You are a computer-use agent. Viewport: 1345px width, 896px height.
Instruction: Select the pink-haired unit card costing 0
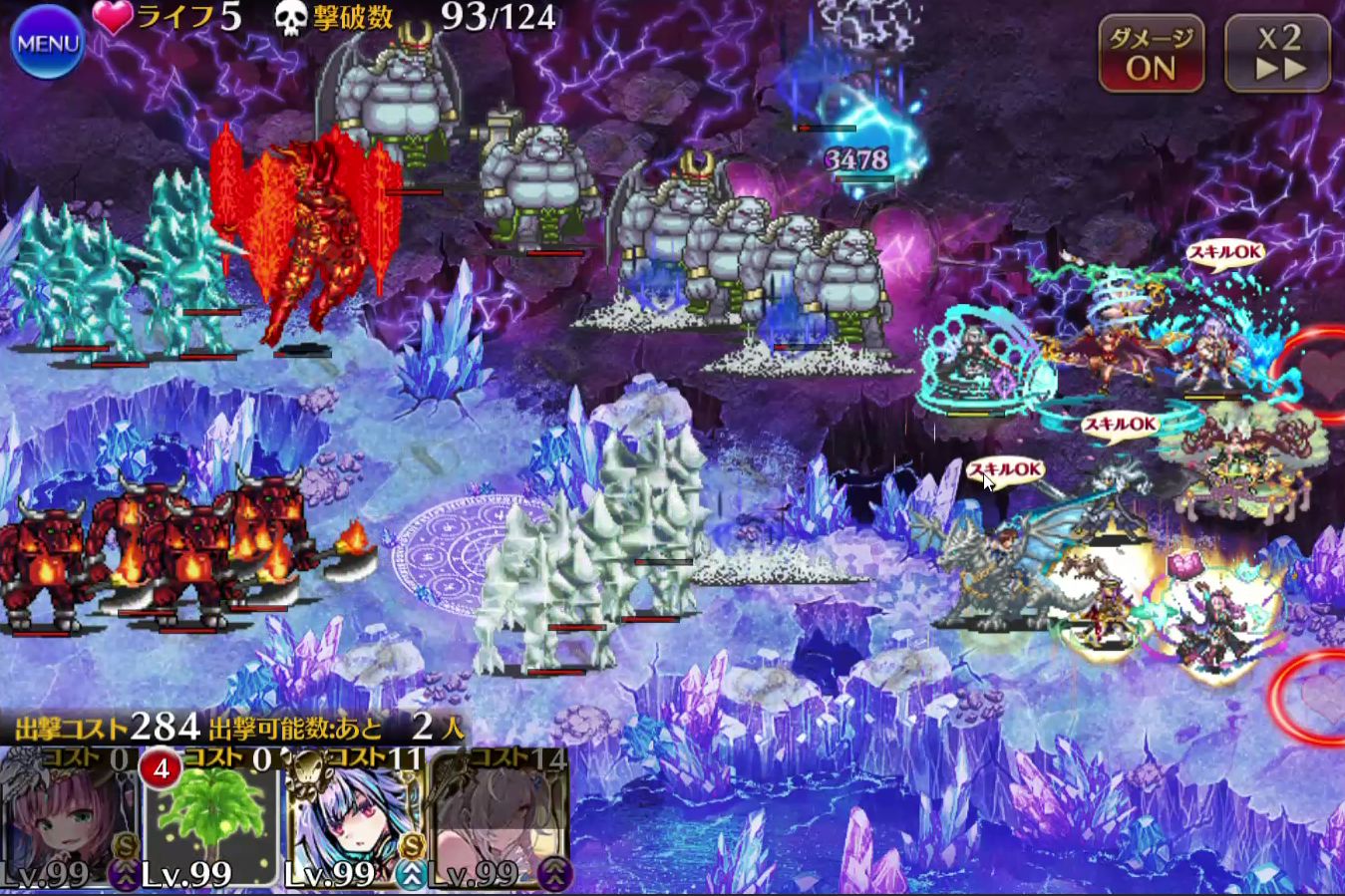point(70,819)
